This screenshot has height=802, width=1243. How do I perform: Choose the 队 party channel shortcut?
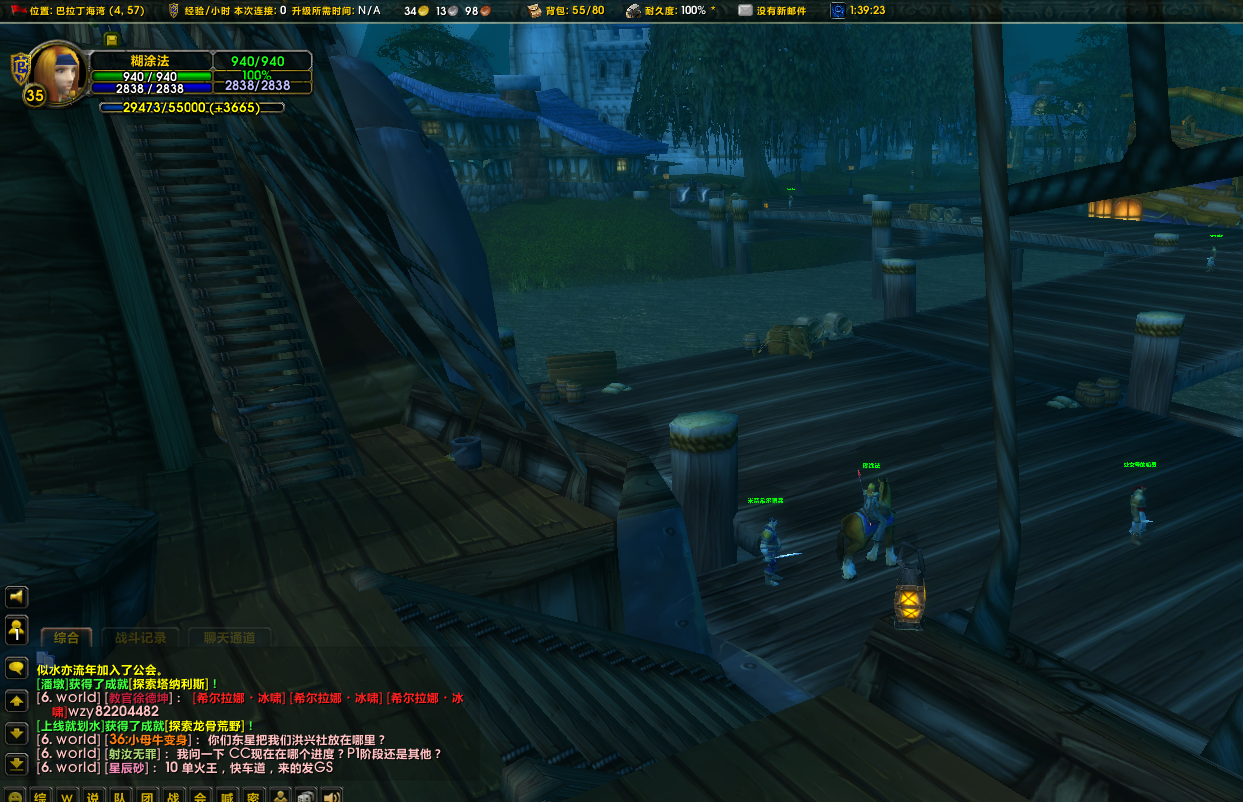click(120, 796)
